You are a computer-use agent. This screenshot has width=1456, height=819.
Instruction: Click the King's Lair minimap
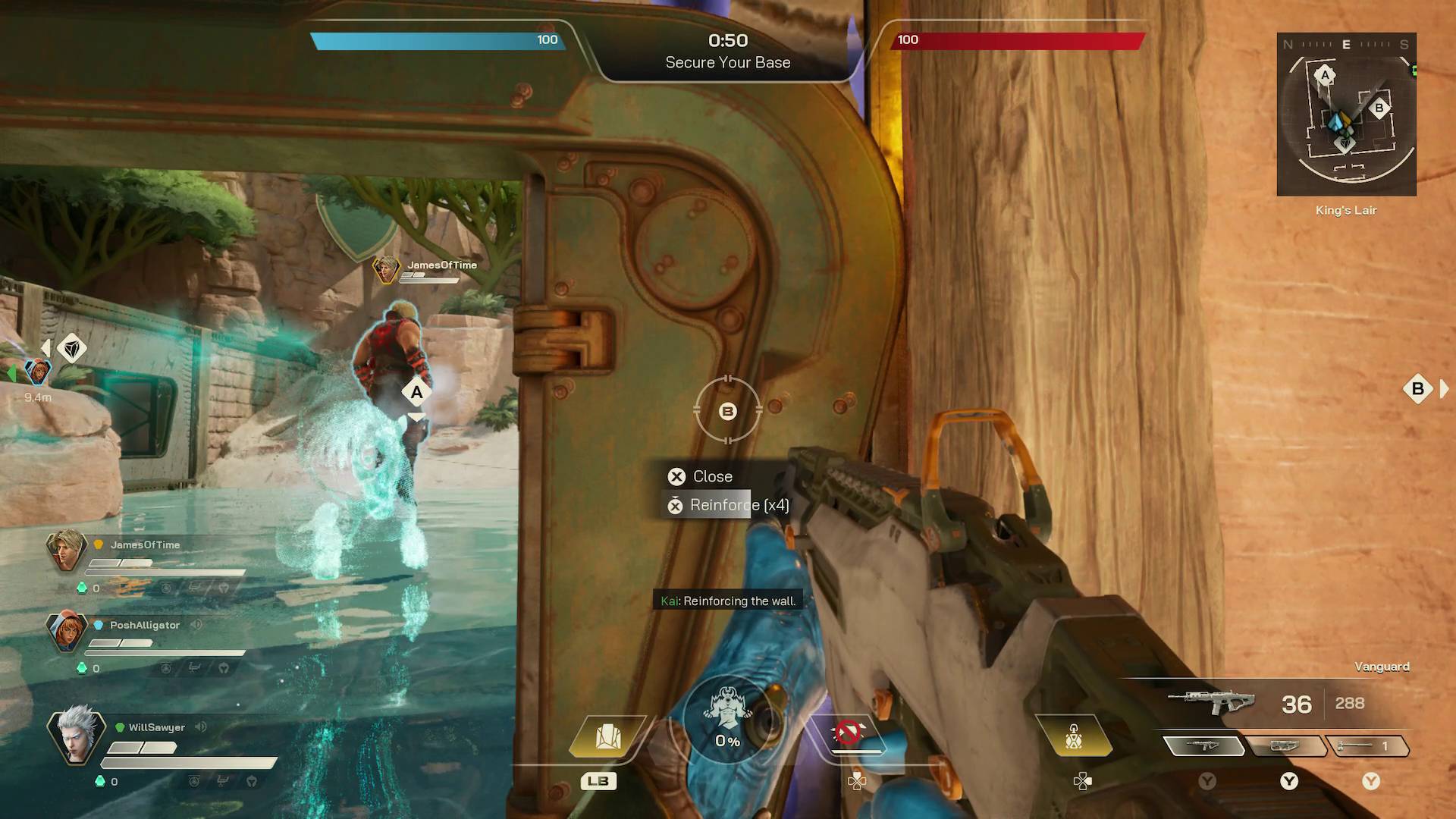point(1346,114)
